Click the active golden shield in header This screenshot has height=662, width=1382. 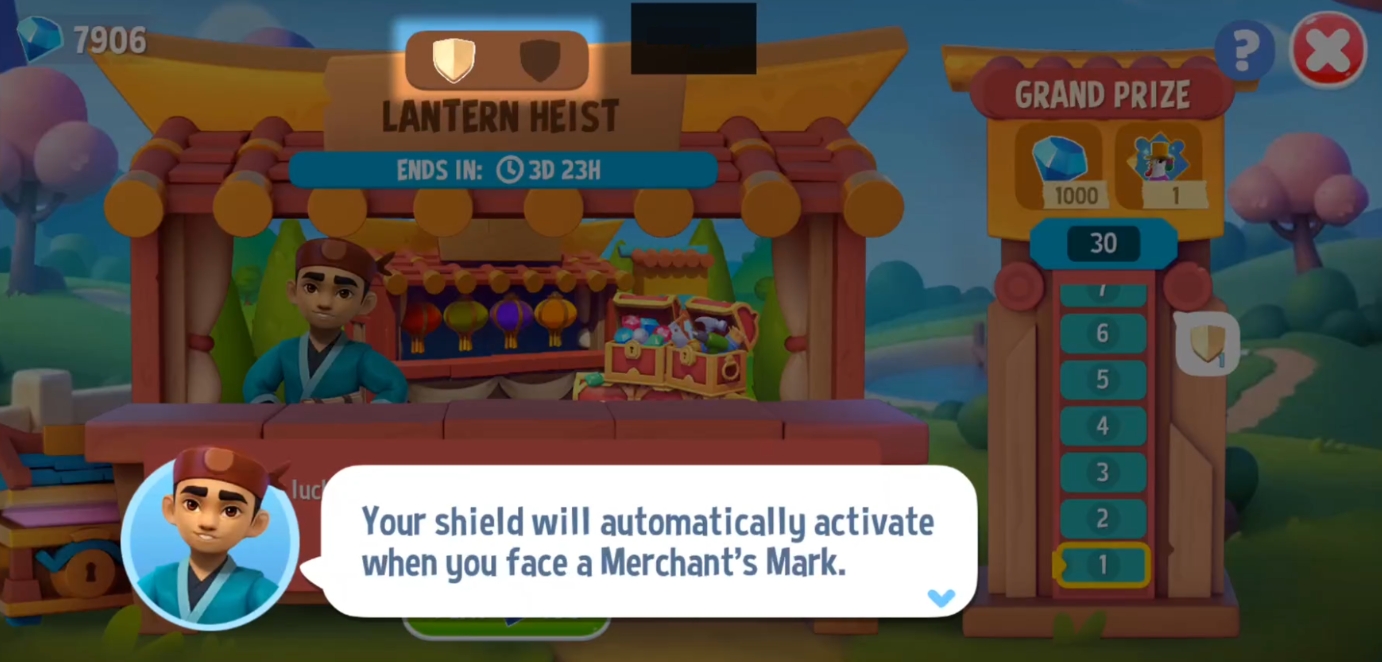[x=453, y=60]
